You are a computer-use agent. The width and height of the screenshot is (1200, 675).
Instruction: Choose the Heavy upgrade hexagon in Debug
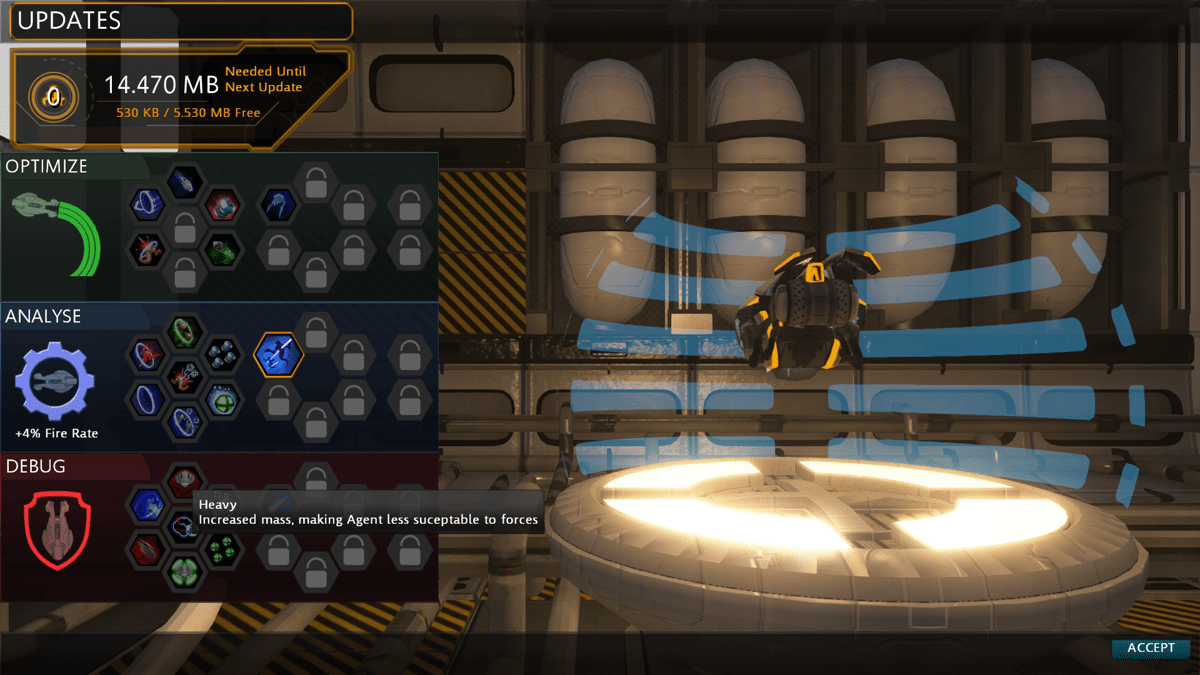[185, 527]
